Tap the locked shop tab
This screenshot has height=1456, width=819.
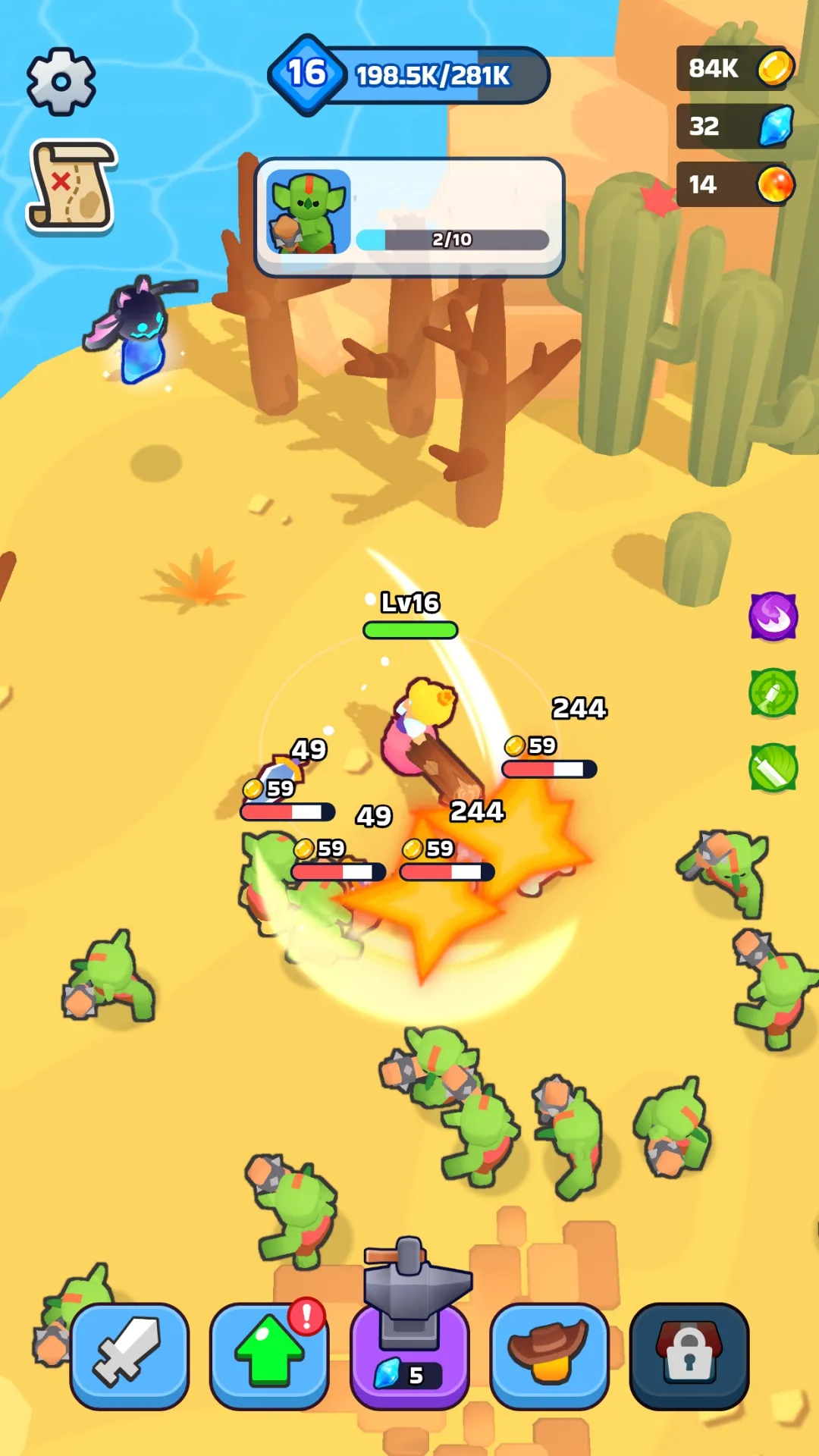(689, 1356)
